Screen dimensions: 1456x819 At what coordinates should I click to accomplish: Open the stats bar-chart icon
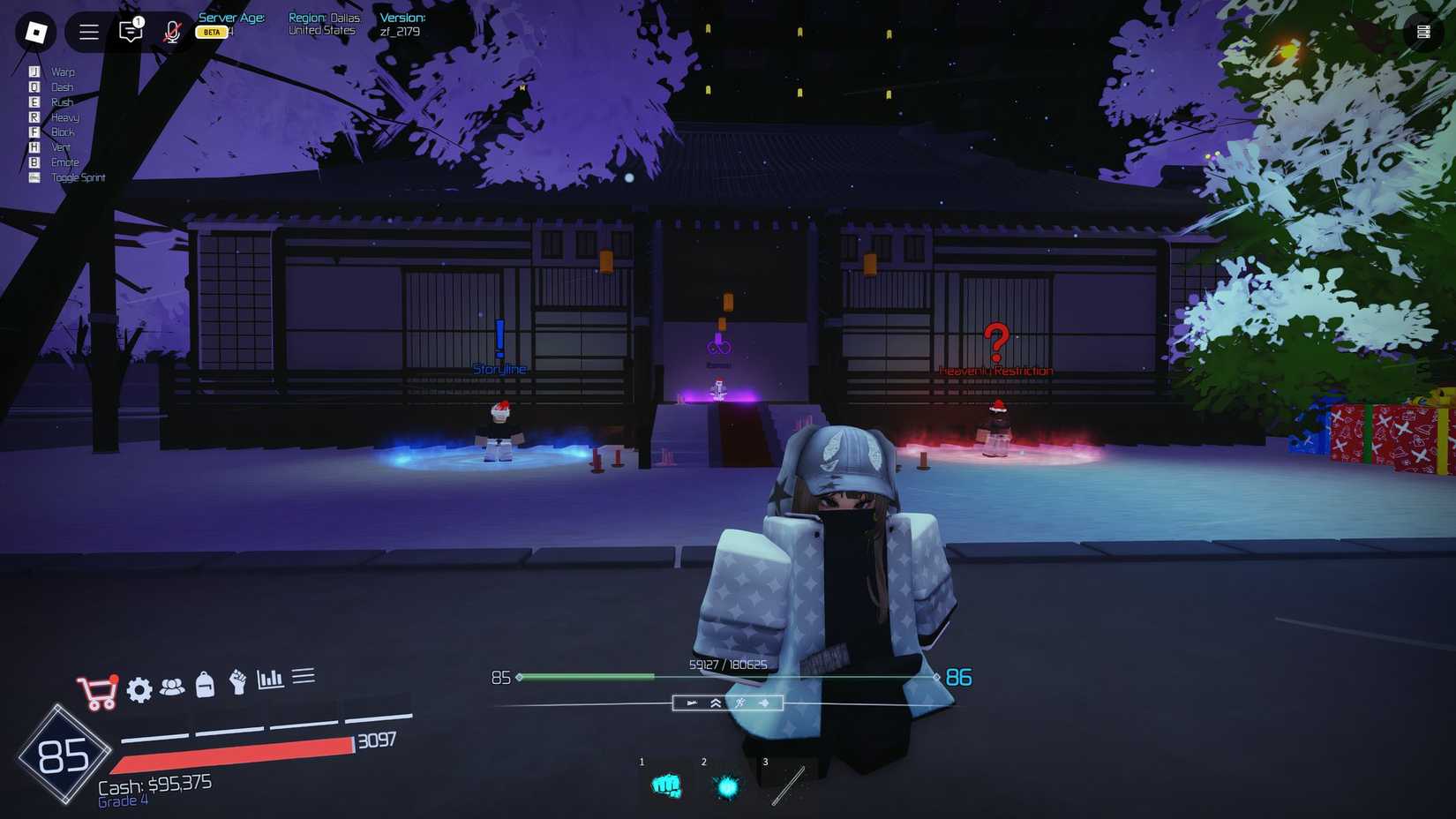270,679
